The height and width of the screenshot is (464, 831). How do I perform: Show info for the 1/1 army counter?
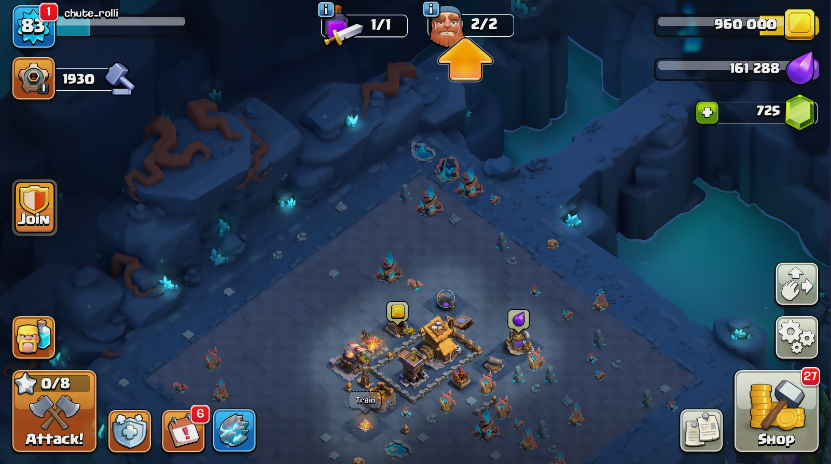click(325, 9)
